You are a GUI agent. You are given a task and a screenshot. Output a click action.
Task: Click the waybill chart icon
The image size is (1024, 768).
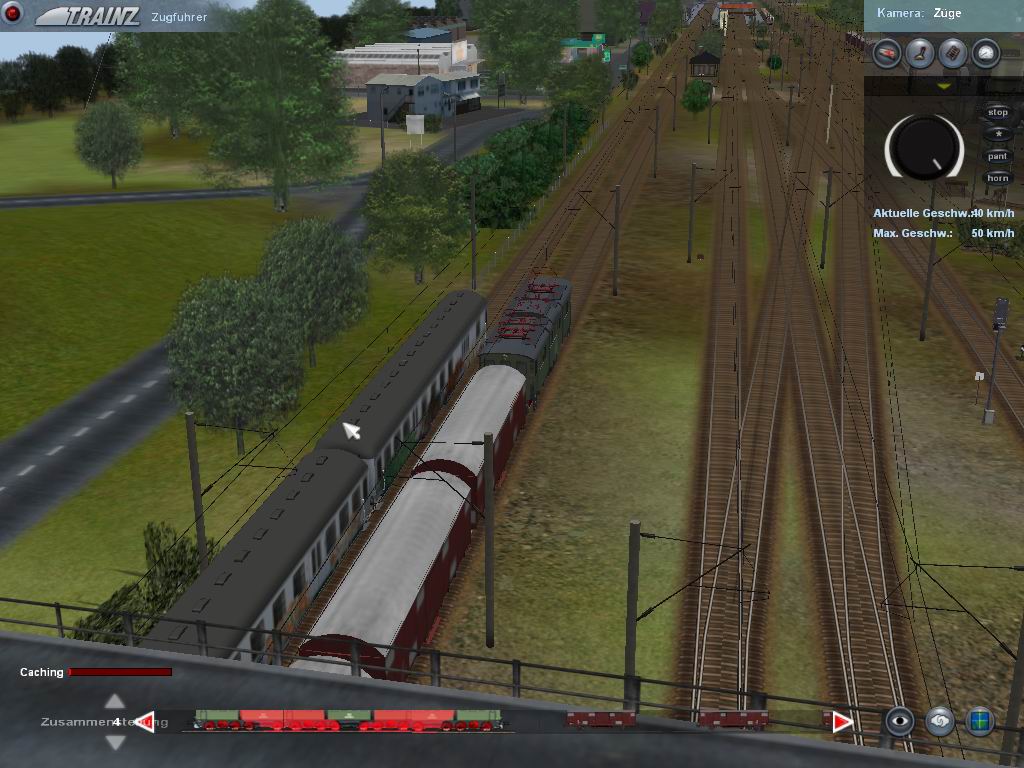point(953,53)
